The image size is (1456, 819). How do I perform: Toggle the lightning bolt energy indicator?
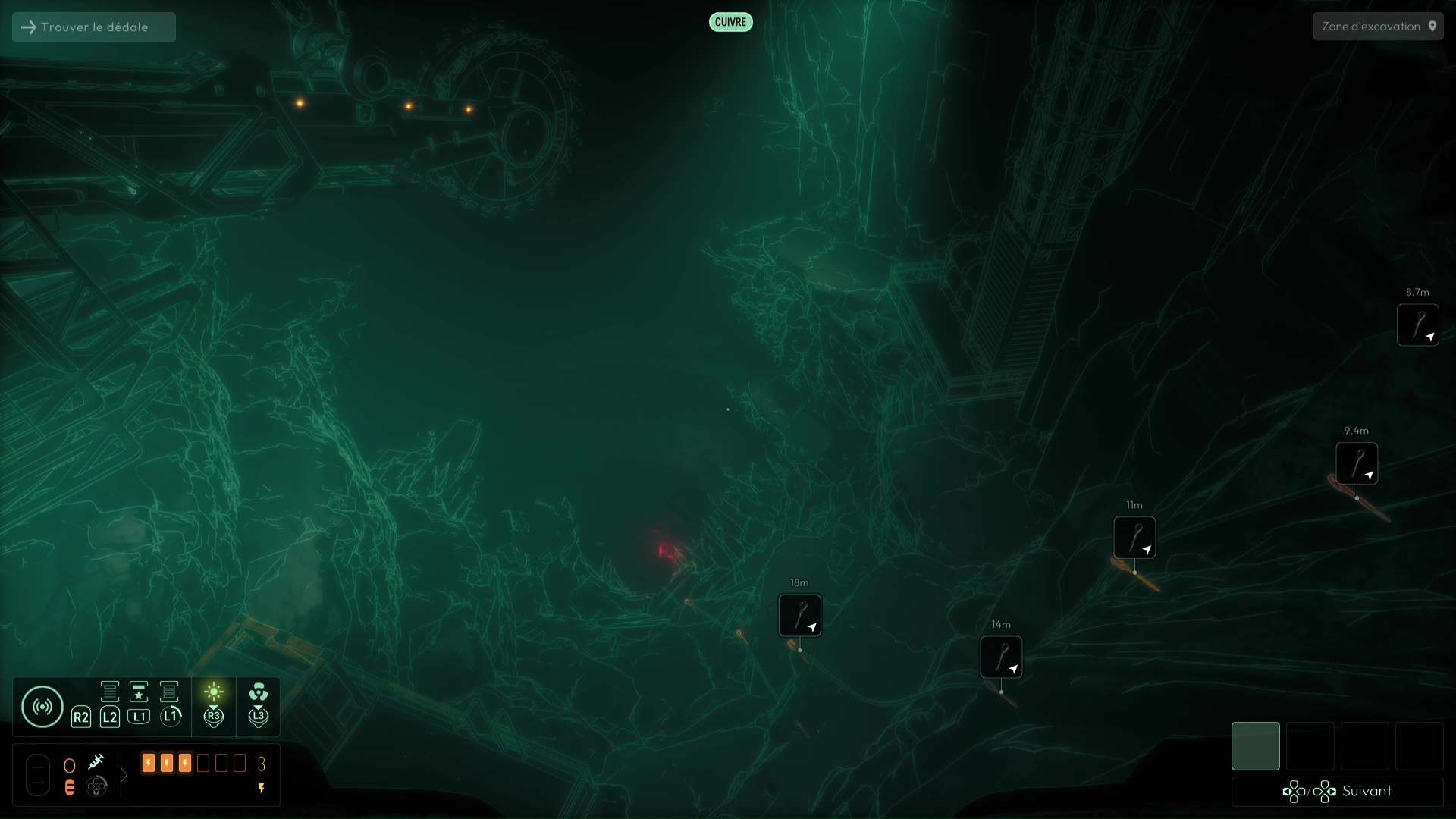[262, 788]
